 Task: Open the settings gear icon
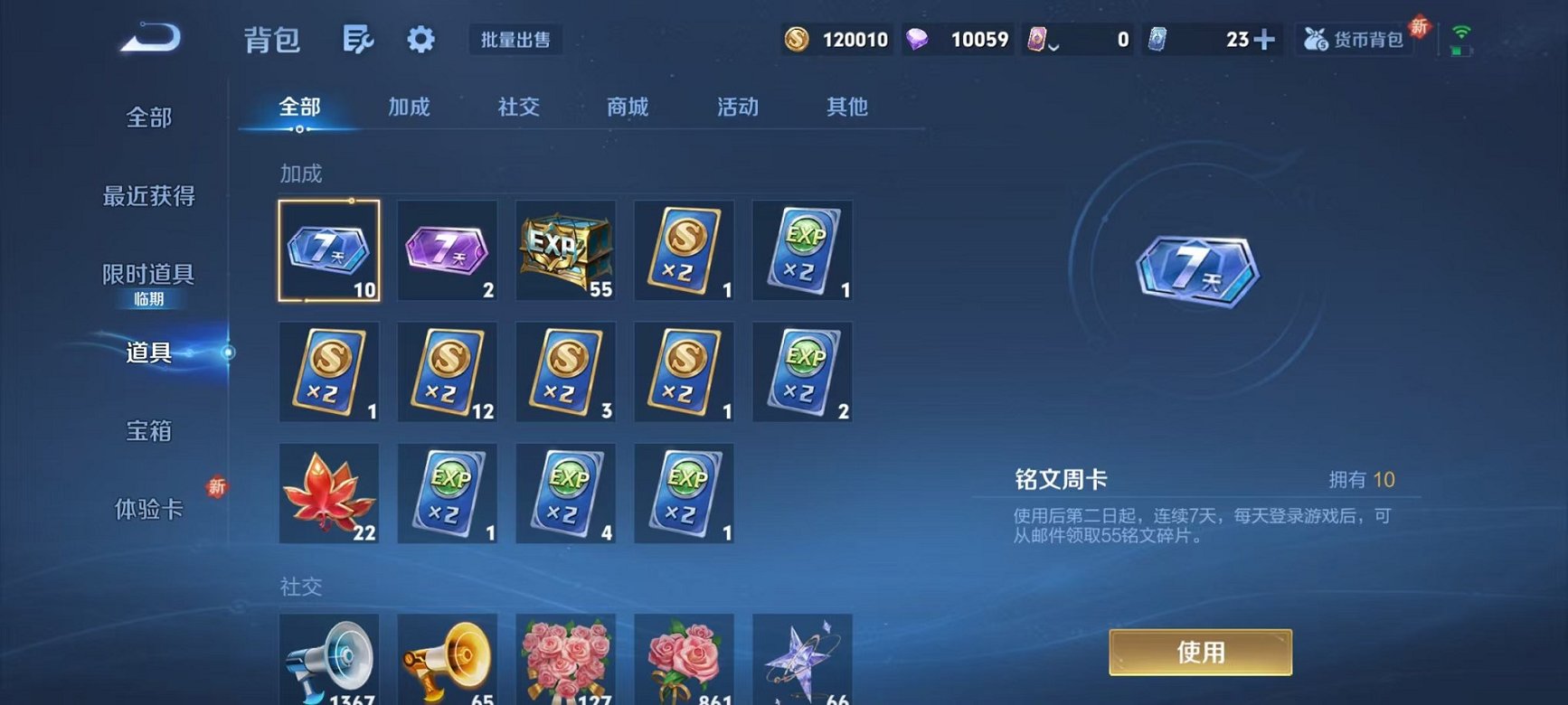pyautogui.click(x=419, y=39)
